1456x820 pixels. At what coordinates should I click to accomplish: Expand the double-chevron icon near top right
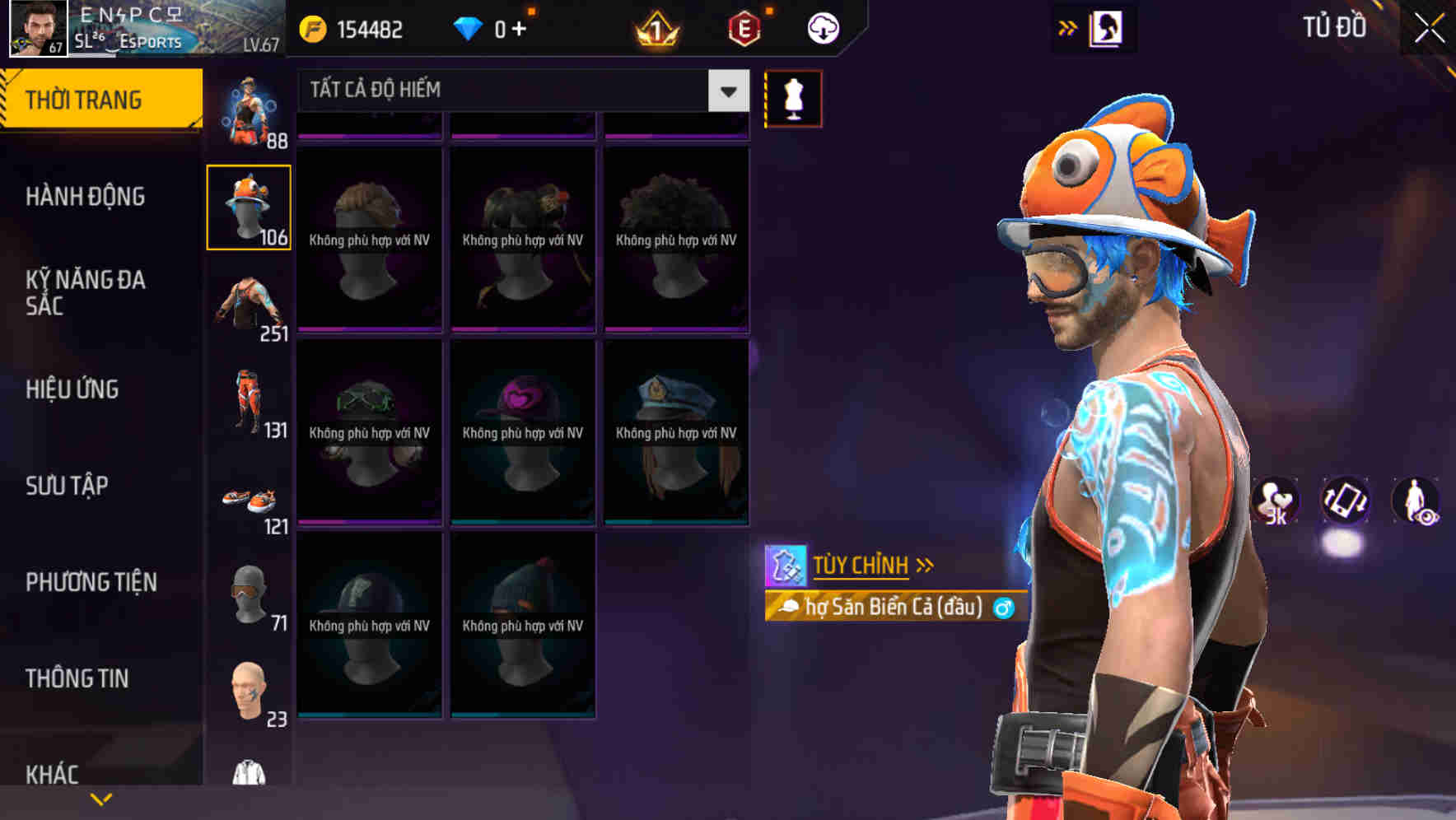(x=1068, y=26)
